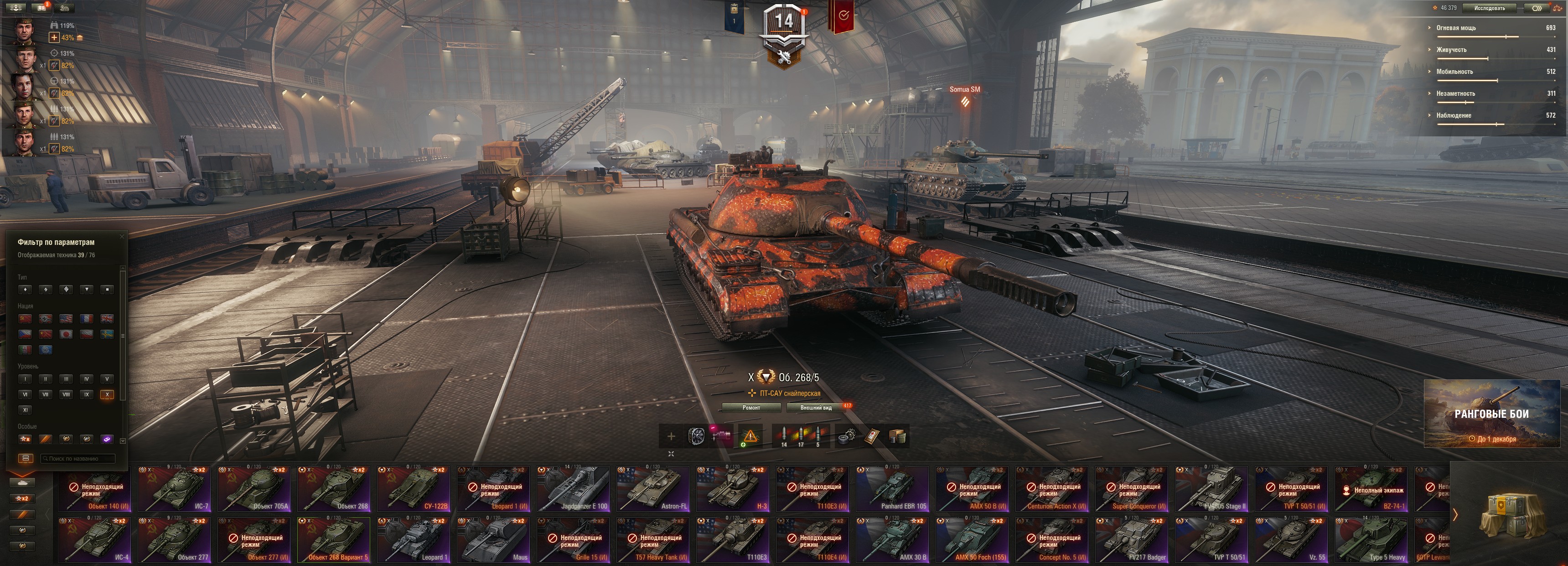1568x566 pixels.
Task: Open the Ранговые бои banner
Action: point(1491,414)
